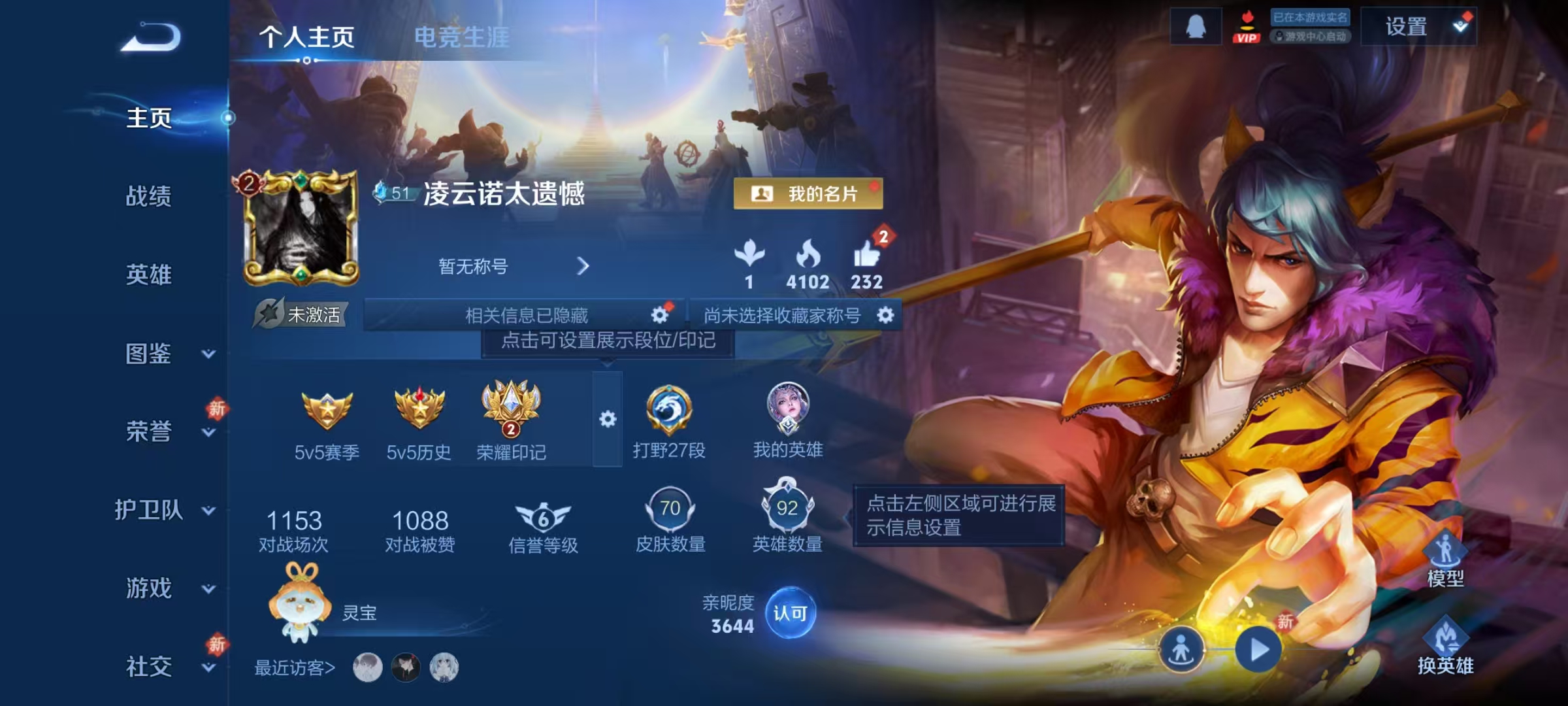Screen dimensions: 1568x706
Task: Open the 皮肤数量 skin count icon
Action: point(672,510)
